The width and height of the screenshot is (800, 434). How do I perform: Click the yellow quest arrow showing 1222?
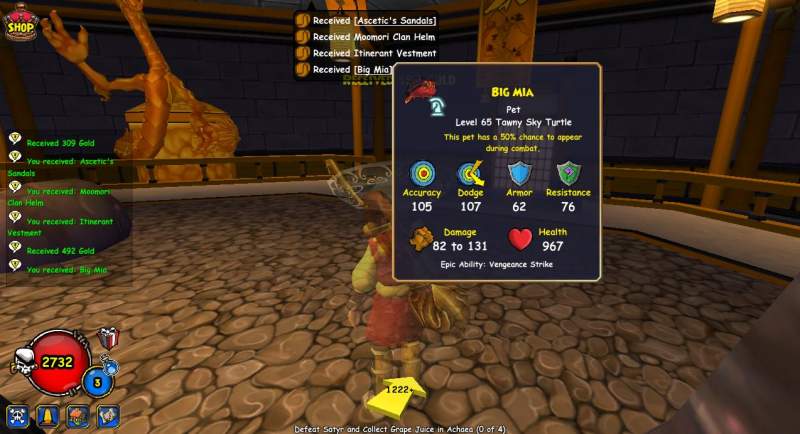[x=397, y=397]
